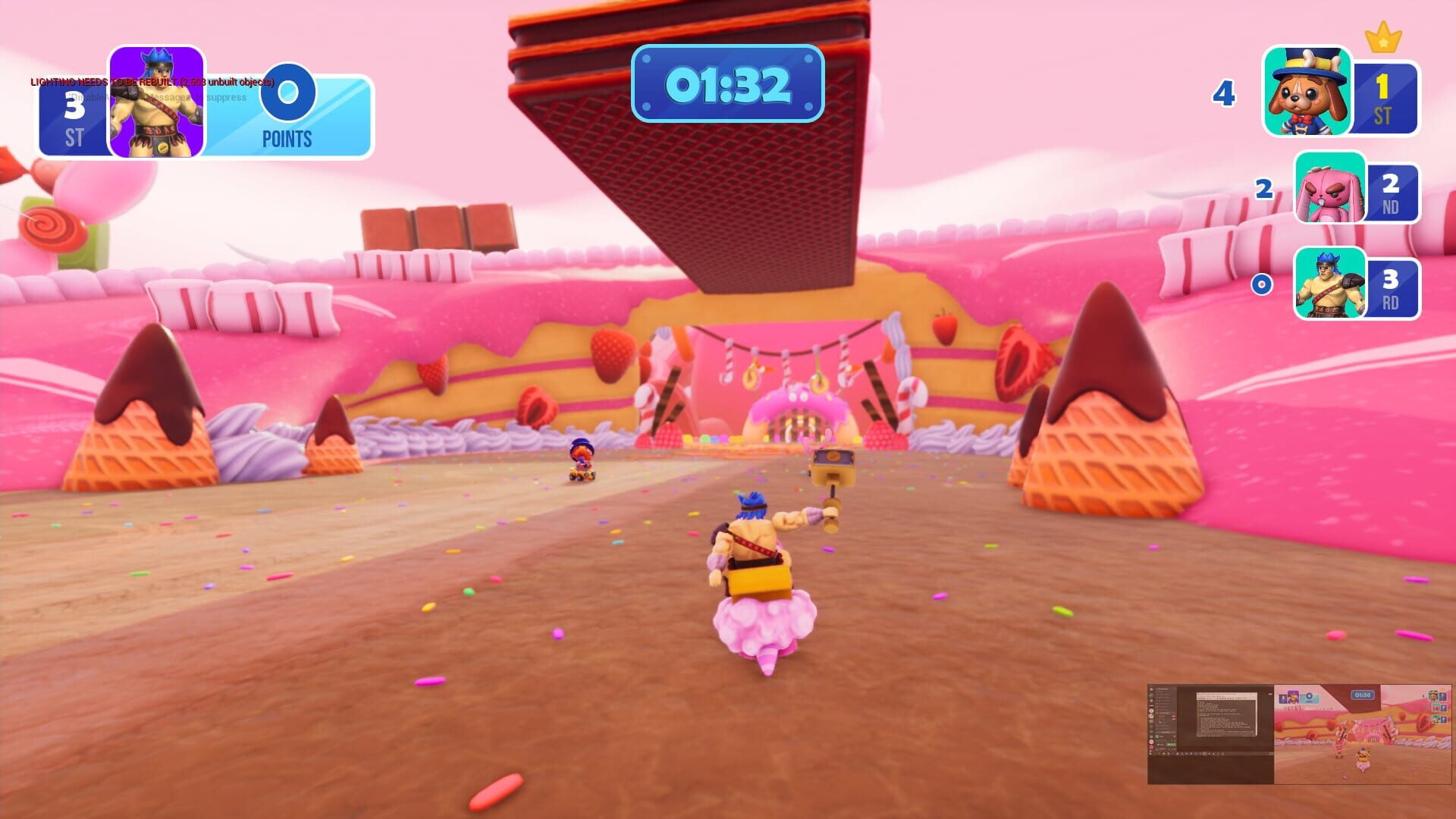
Task: Switch to the terminal window in the preview
Action: tap(1226, 714)
